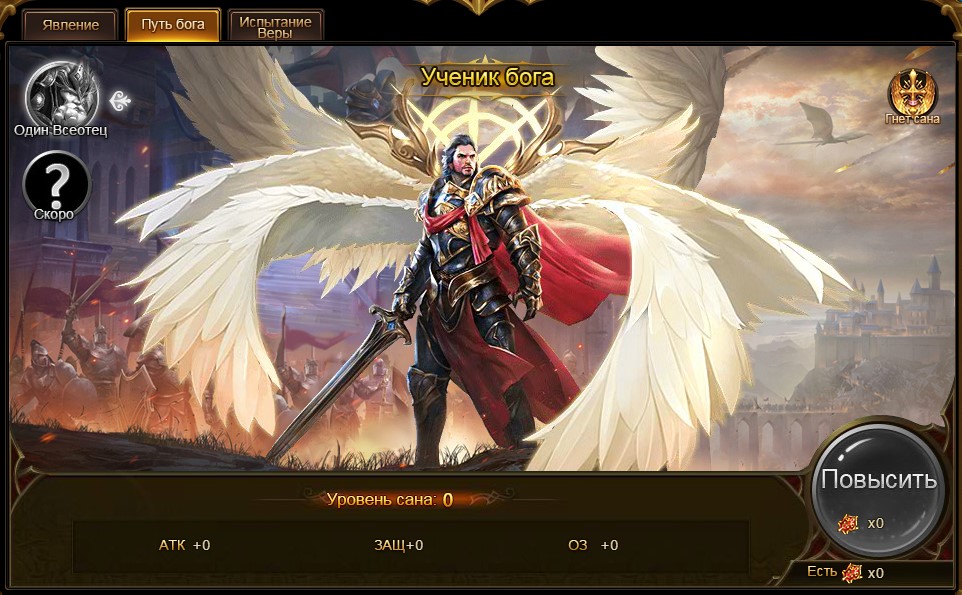The image size is (962, 595).
Task: Open the Испытание Веры tab
Action: tap(276, 26)
